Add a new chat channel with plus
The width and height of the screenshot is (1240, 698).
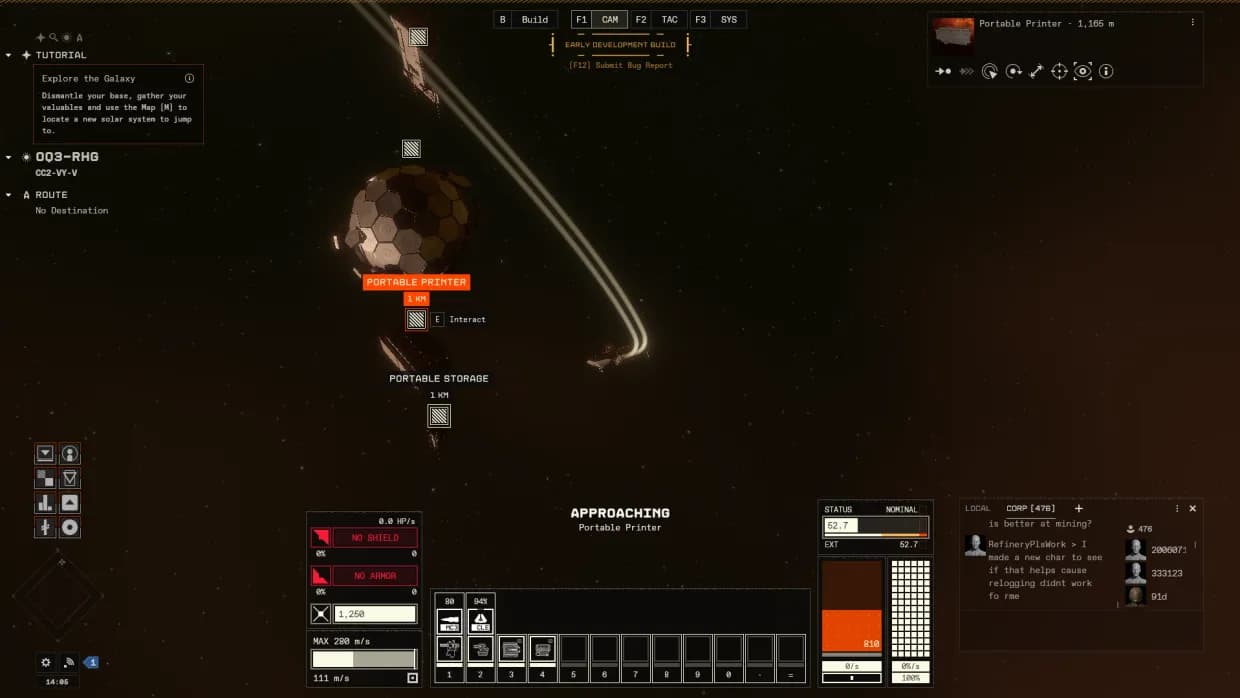(1078, 509)
